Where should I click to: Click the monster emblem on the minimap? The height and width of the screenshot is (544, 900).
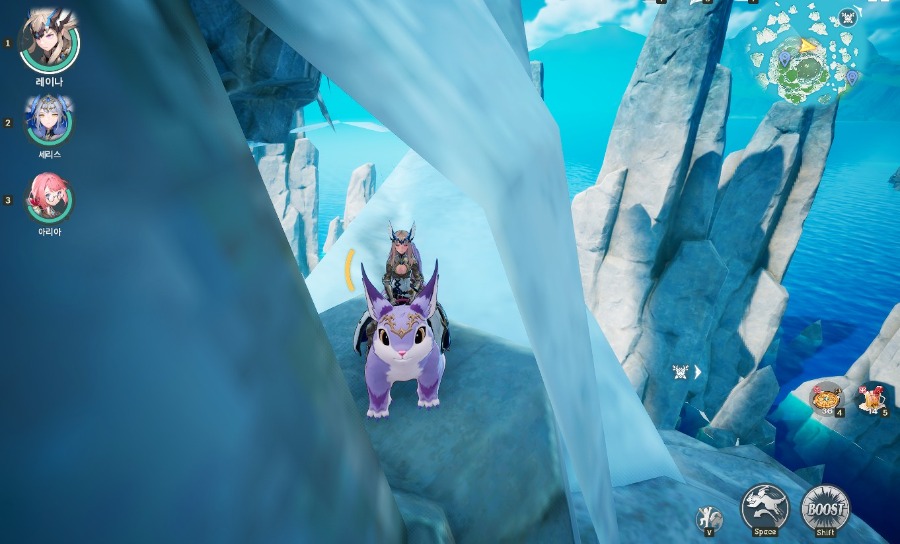[848, 17]
